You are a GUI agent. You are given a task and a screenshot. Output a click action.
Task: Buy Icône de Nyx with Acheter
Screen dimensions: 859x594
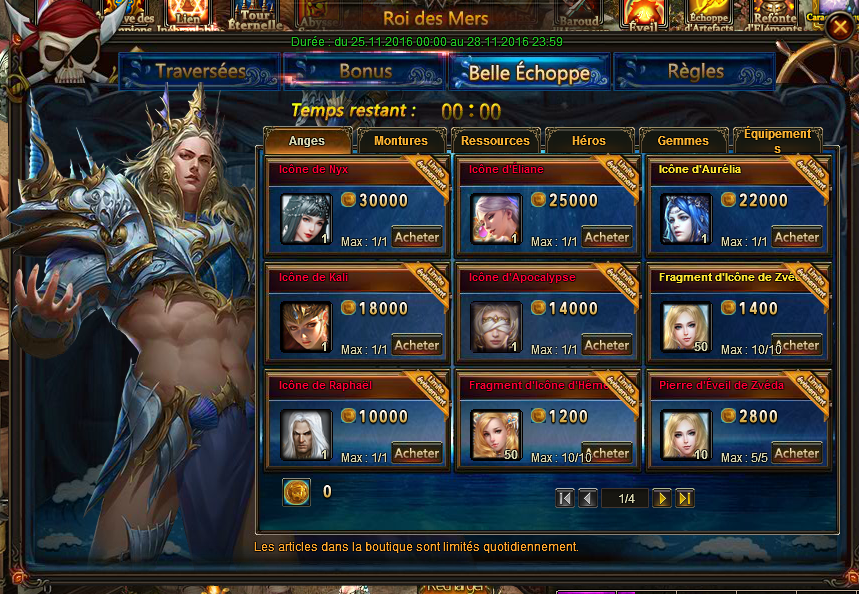pyautogui.click(x=416, y=238)
